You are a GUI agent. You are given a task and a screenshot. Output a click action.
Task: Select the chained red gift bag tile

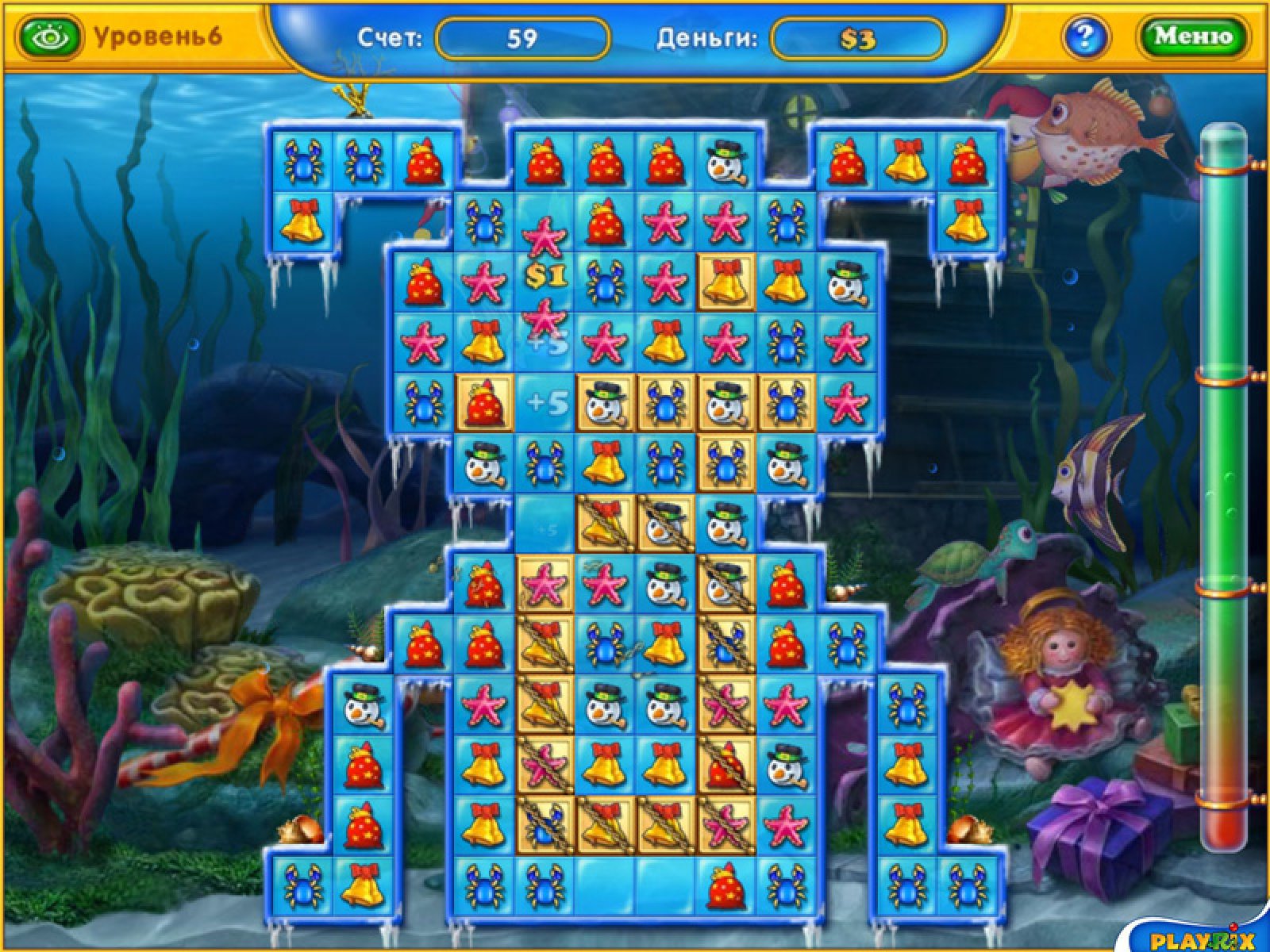[x=725, y=766]
